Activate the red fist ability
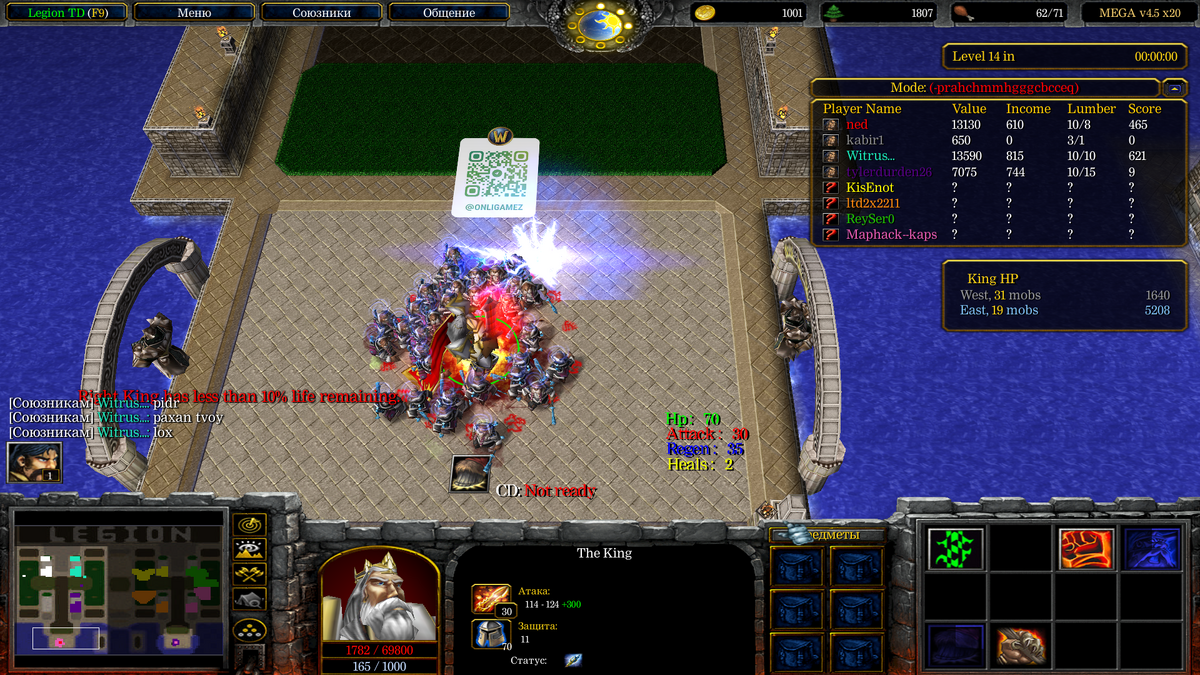This screenshot has width=1200, height=675. click(1086, 548)
